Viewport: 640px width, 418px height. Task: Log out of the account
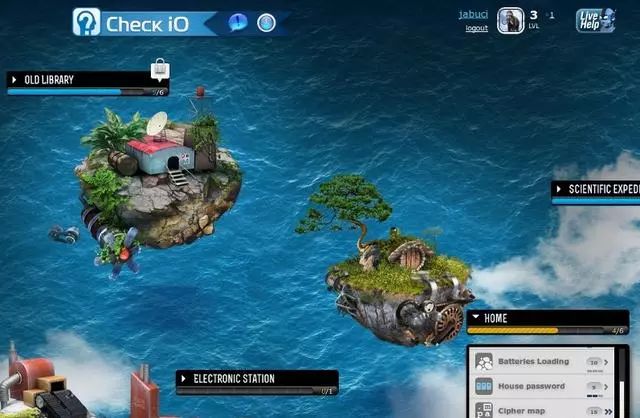coord(477,28)
